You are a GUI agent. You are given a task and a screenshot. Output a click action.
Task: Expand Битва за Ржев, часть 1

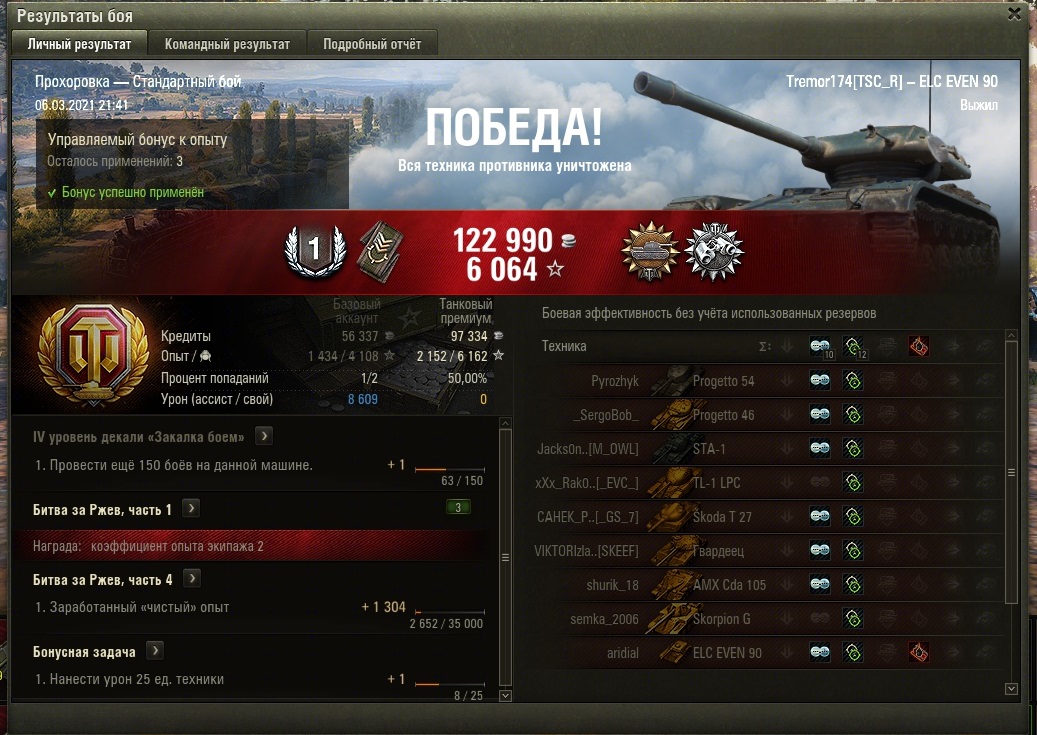191,509
